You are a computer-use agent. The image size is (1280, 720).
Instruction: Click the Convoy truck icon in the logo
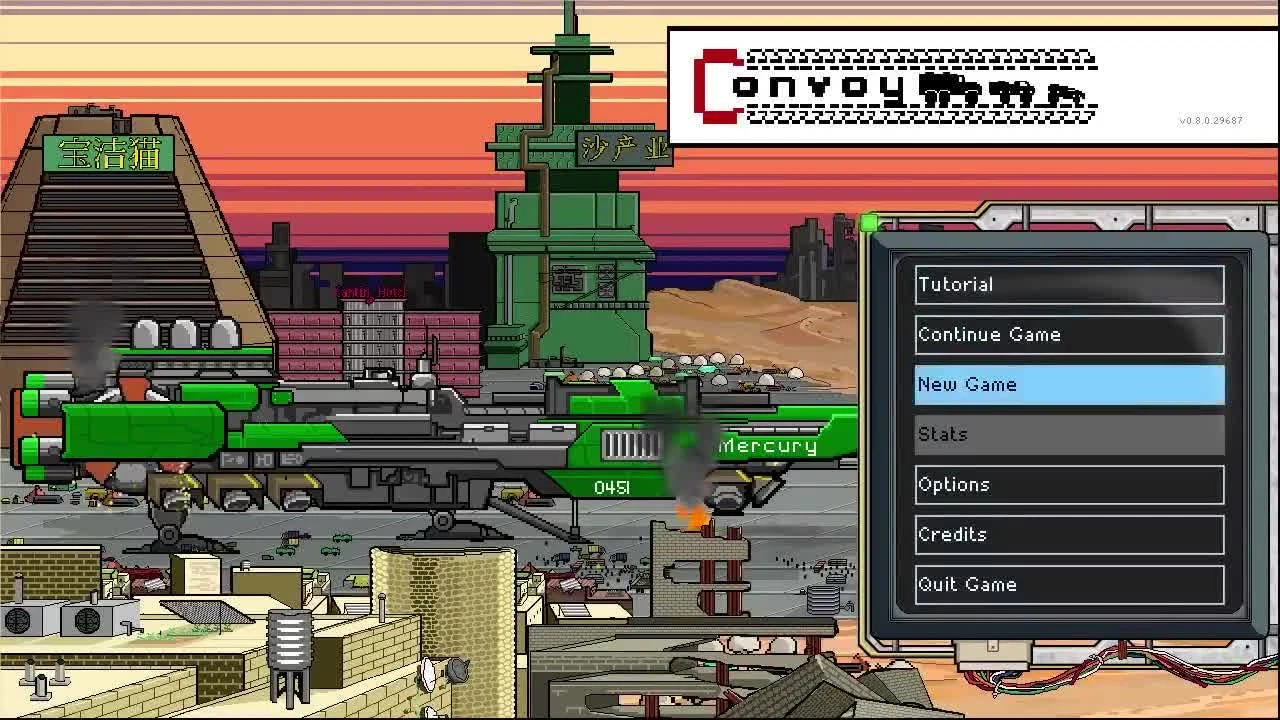click(x=948, y=86)
